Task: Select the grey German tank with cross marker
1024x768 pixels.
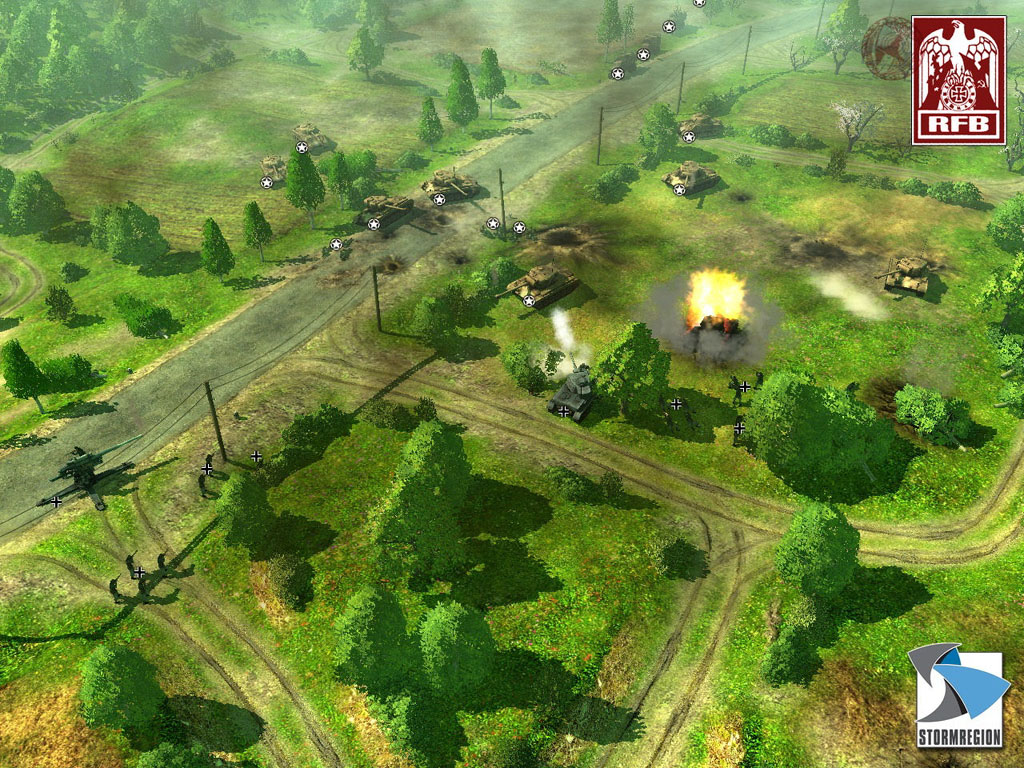Action: [572, 392]
